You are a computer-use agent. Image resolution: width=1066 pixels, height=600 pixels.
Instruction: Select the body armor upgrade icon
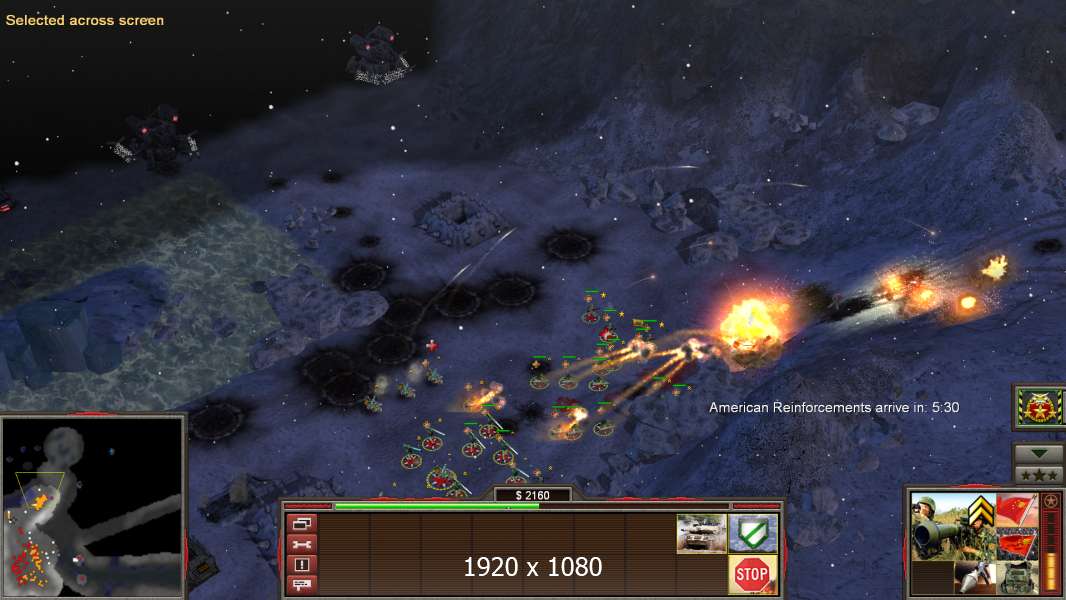1016,577
